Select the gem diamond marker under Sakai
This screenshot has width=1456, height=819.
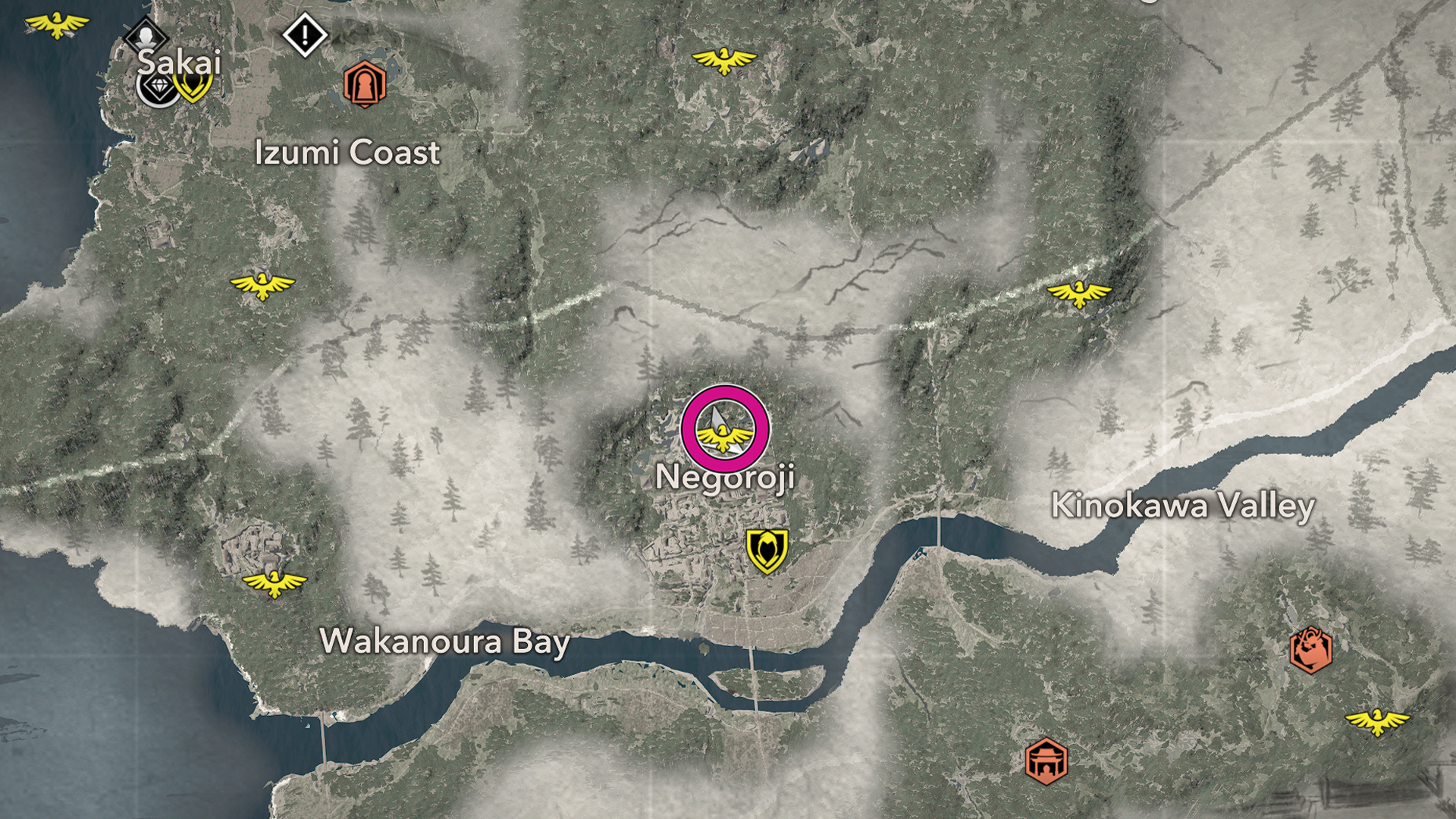tap(158, 89)
